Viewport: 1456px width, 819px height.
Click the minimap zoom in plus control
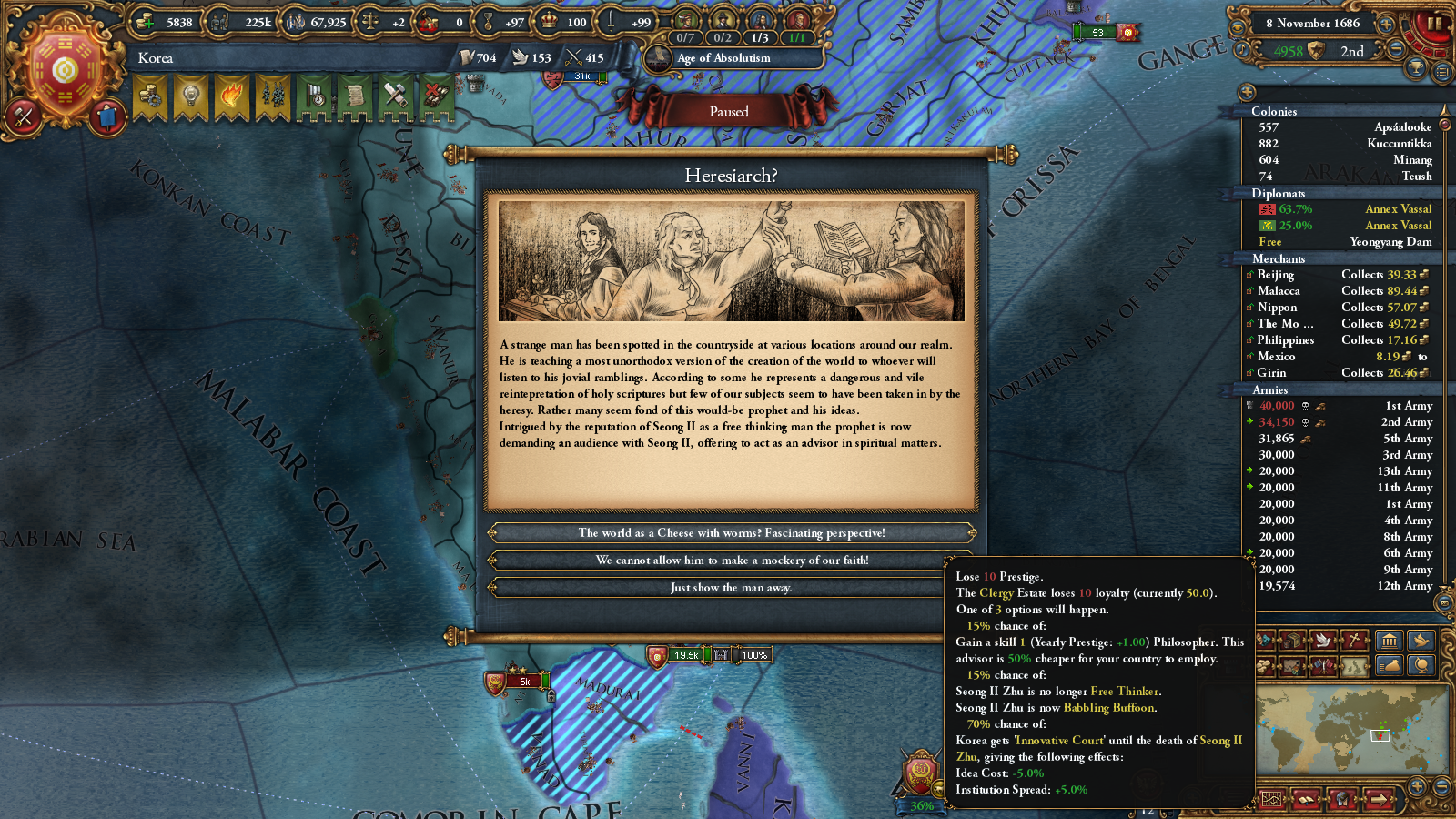pos(1416,786)
